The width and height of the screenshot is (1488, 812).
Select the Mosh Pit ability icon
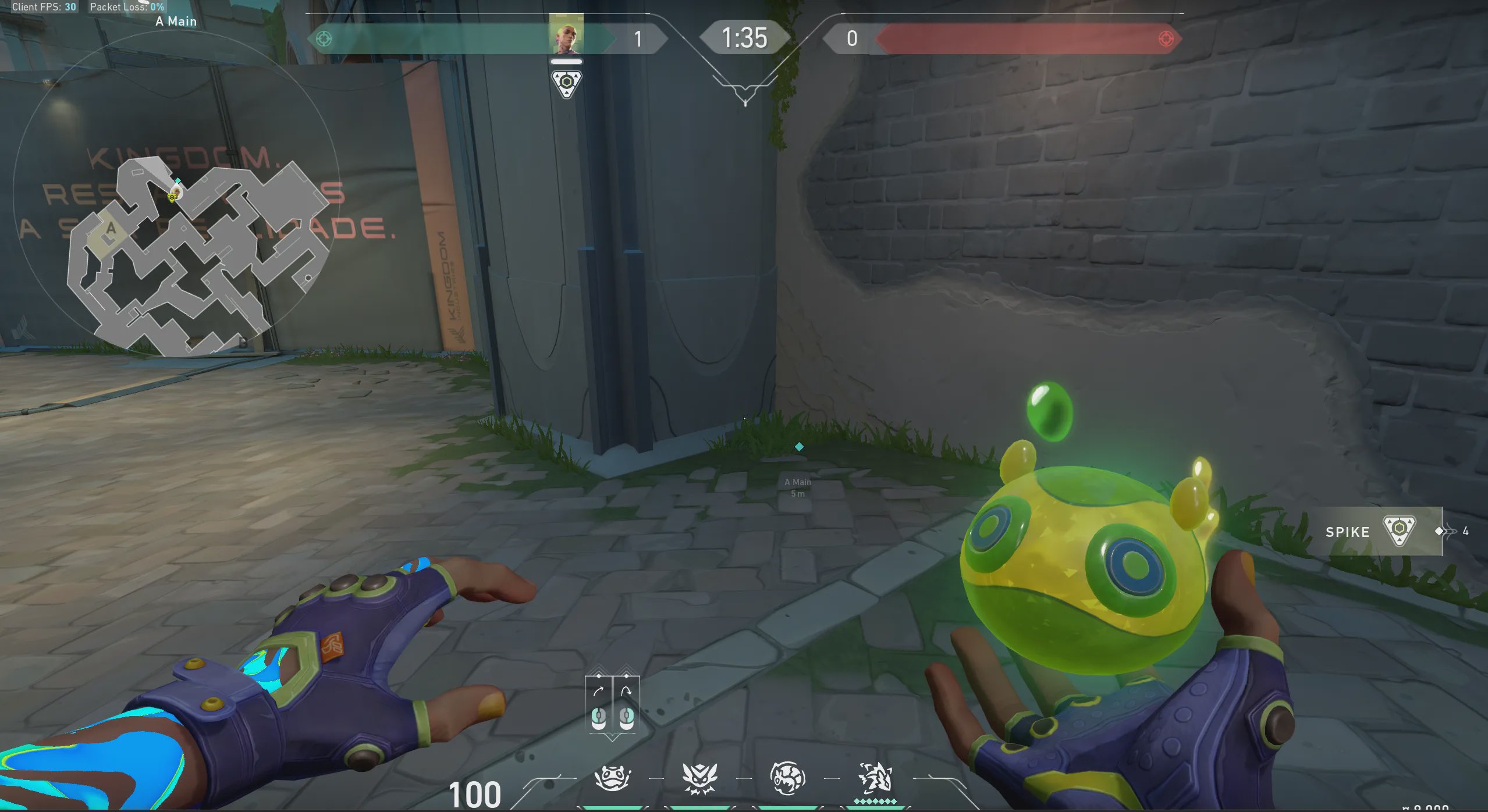click(612, 778)
